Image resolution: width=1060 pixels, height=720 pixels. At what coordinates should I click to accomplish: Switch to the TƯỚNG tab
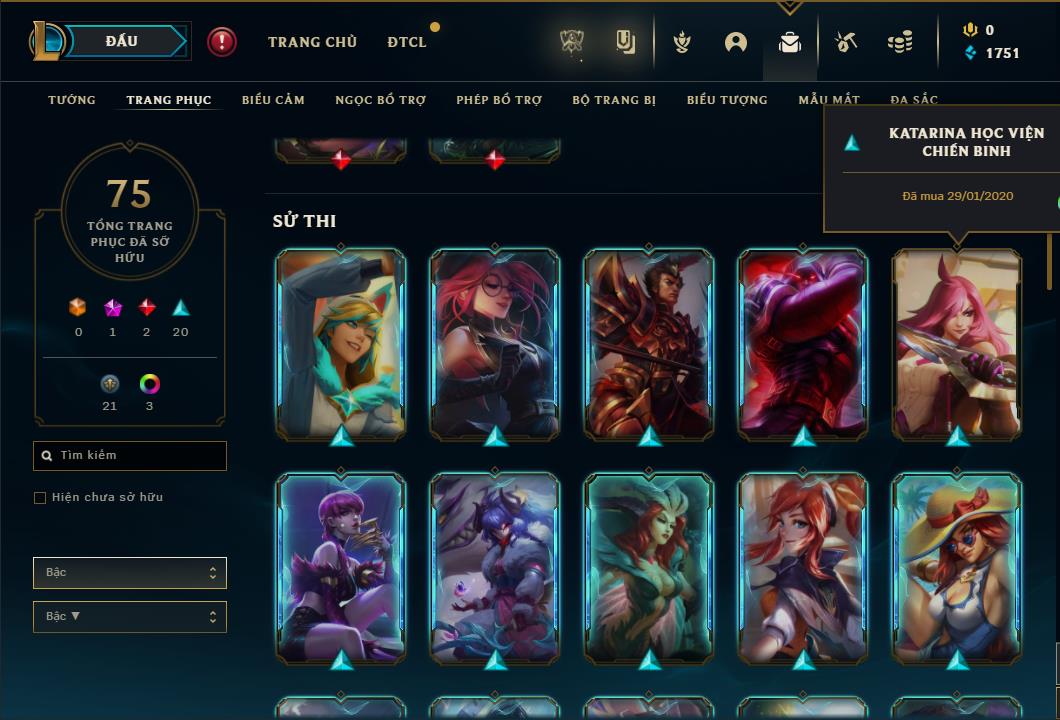click(72, 100)
